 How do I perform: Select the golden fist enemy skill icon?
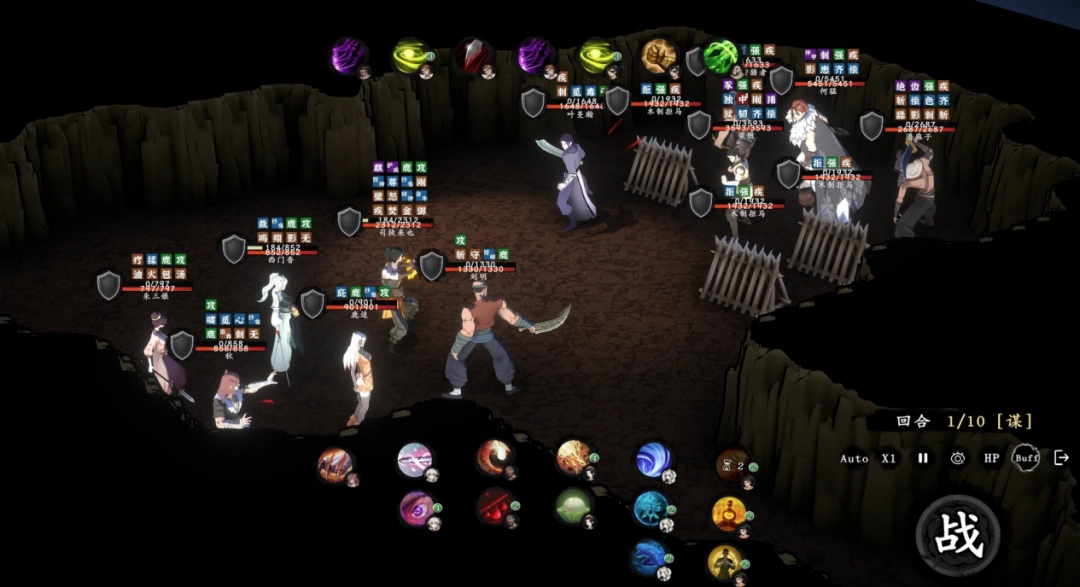(659, 55)
